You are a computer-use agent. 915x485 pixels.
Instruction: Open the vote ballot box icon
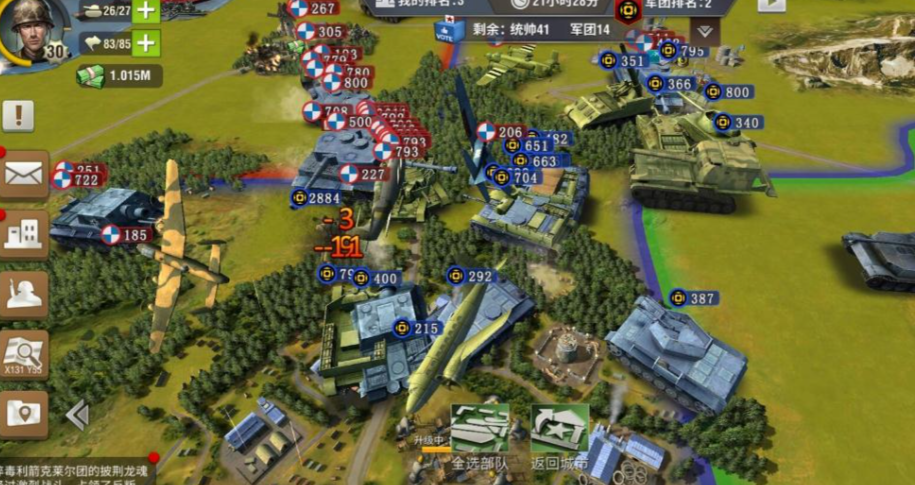[449, 30]
